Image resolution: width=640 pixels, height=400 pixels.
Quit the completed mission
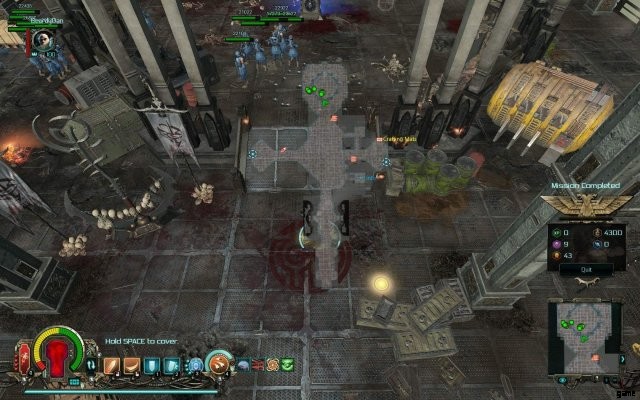586,269
